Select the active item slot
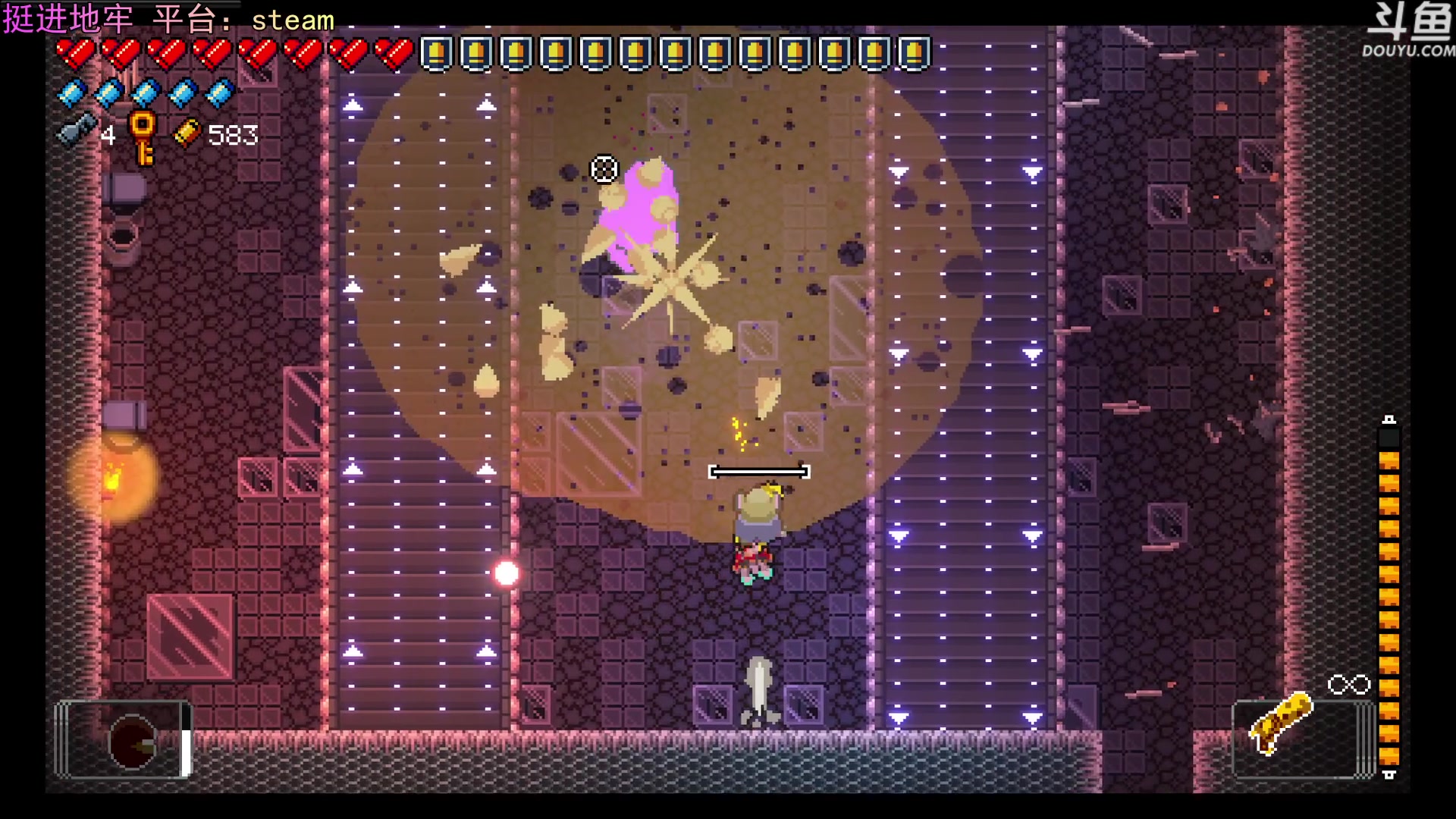This screenshot has width=1456, height=819. [124, 739]
